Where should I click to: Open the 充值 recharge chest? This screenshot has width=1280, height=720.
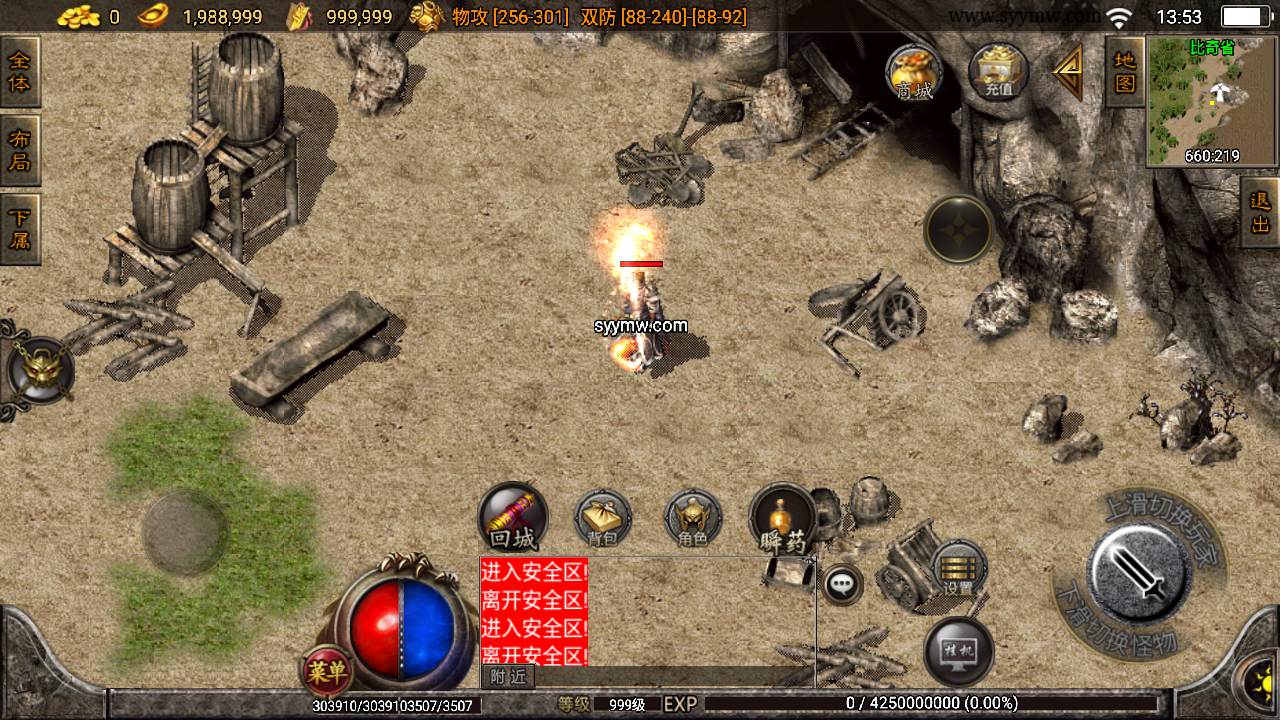999,72
